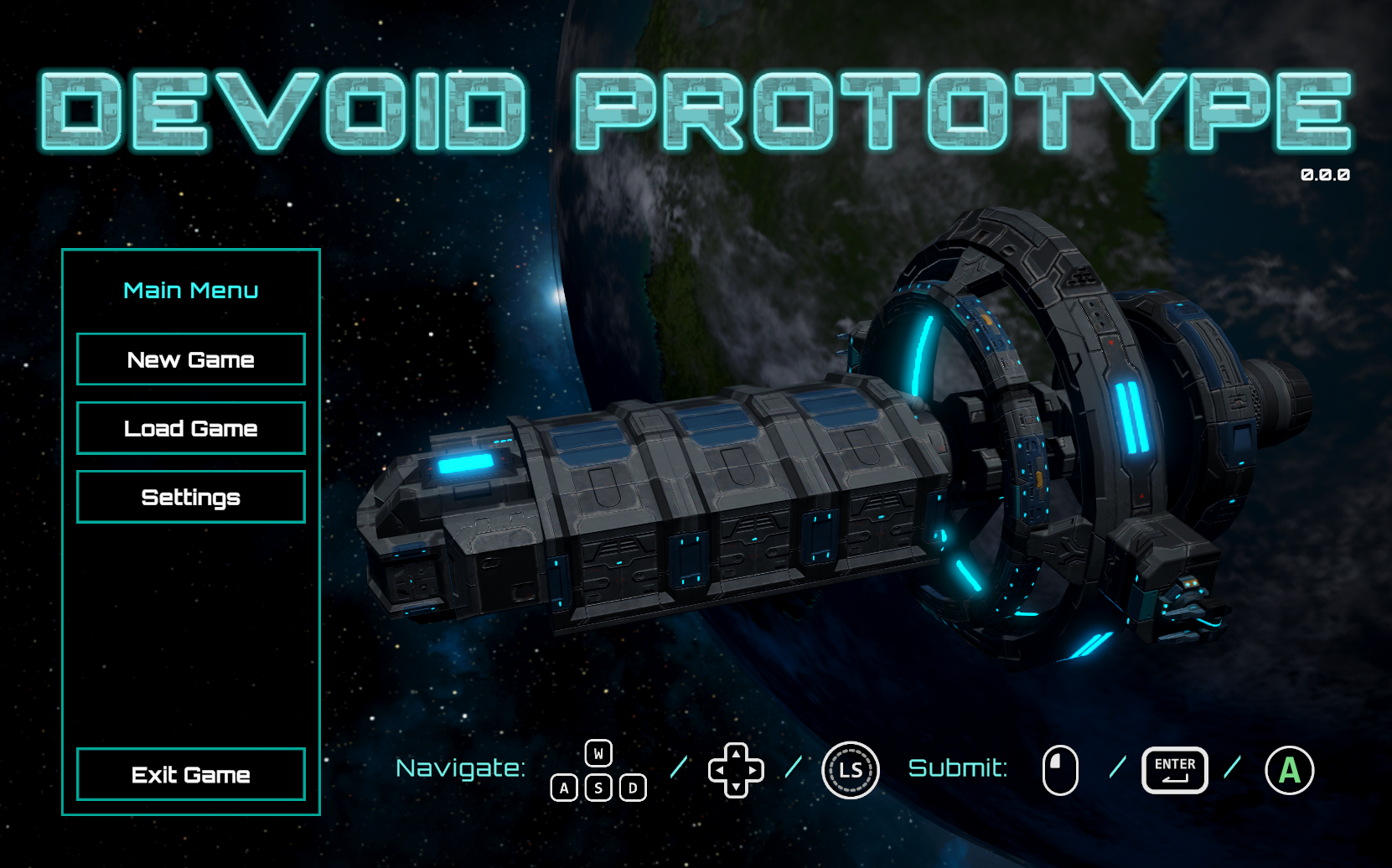Image resolution: width=1392 pixels, height=868 pixels.
Task: Click the A key icon in navigate hints
Action: point(566,788)
